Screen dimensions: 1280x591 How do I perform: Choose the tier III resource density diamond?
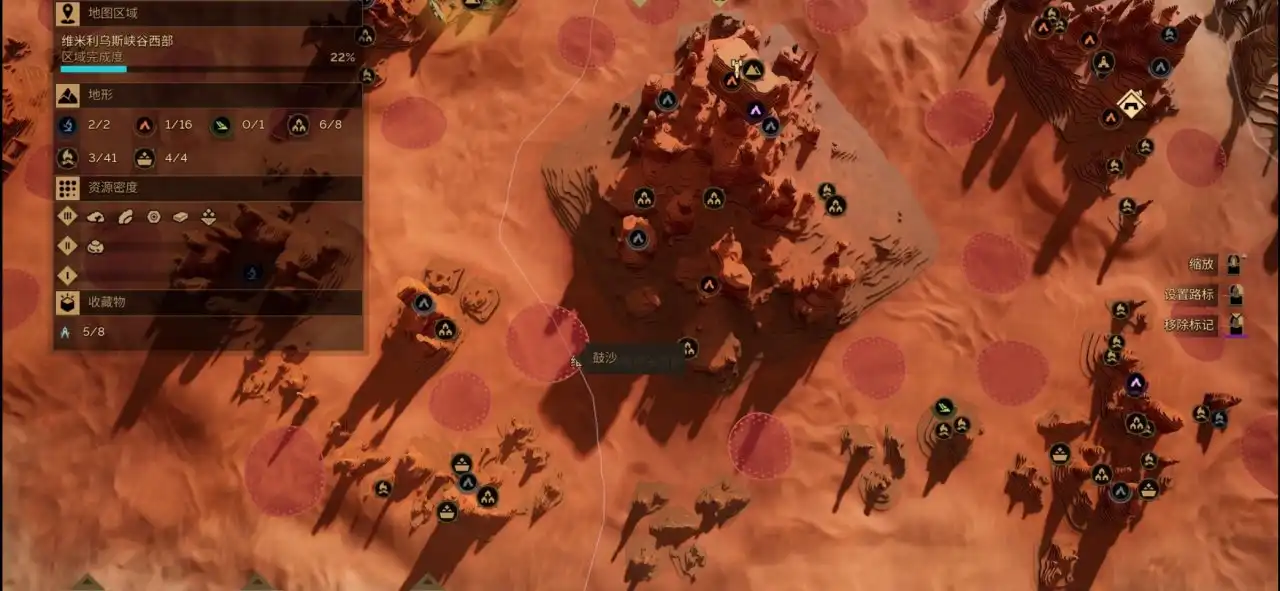pos(68,216)
